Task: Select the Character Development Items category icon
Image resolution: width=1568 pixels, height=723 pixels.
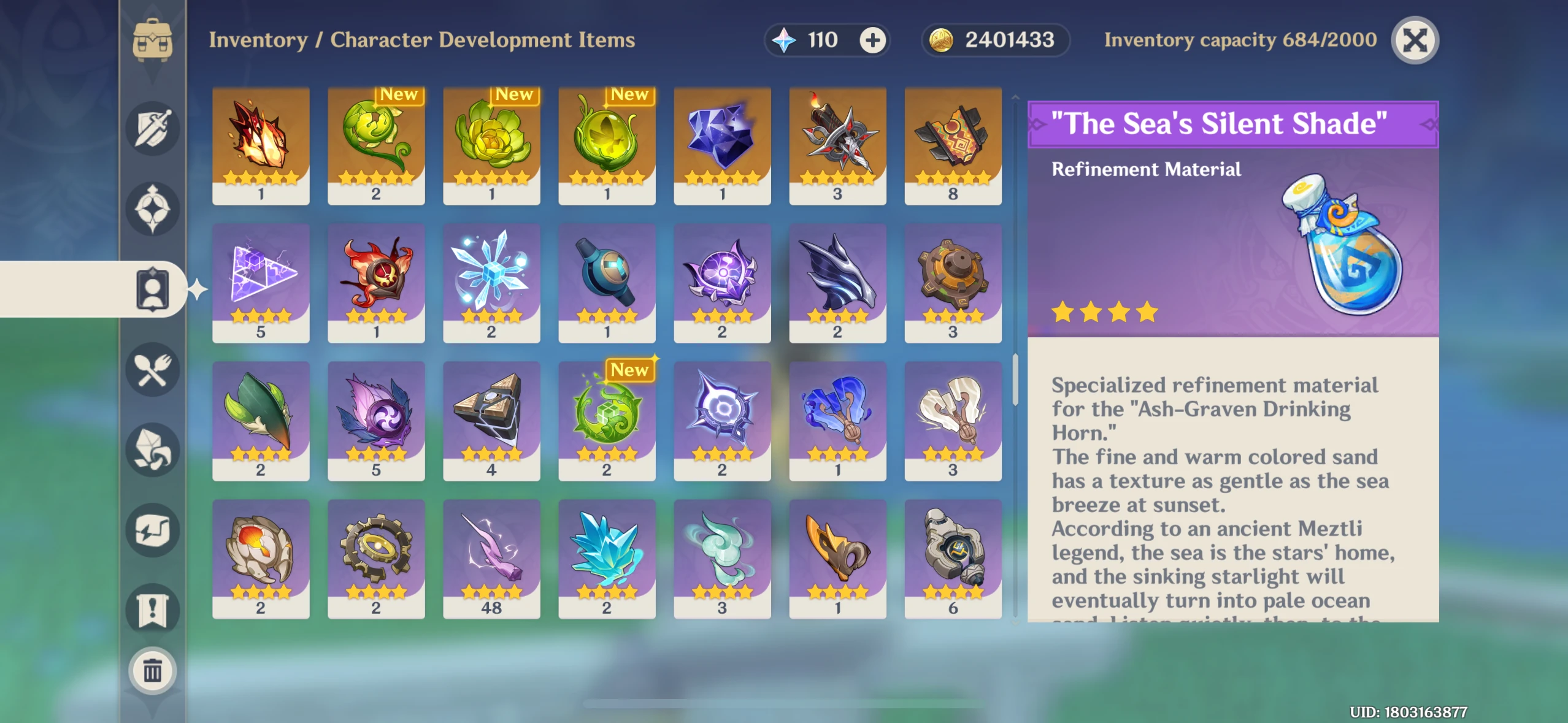Action: click(x=153, y=289)
